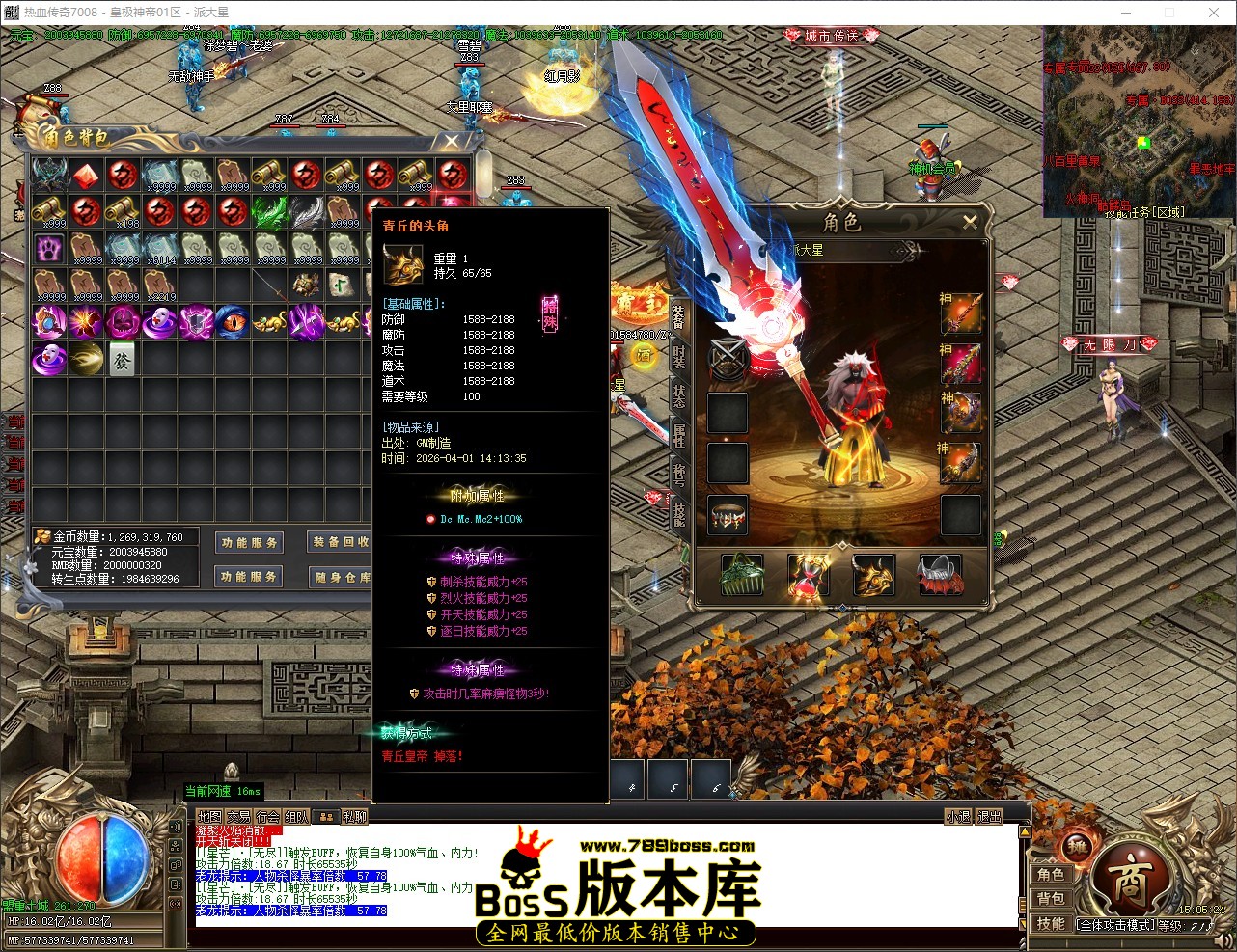Click the hourglass quick-slot item under the character
1237x952 pixels.
(x=809, y=574)
